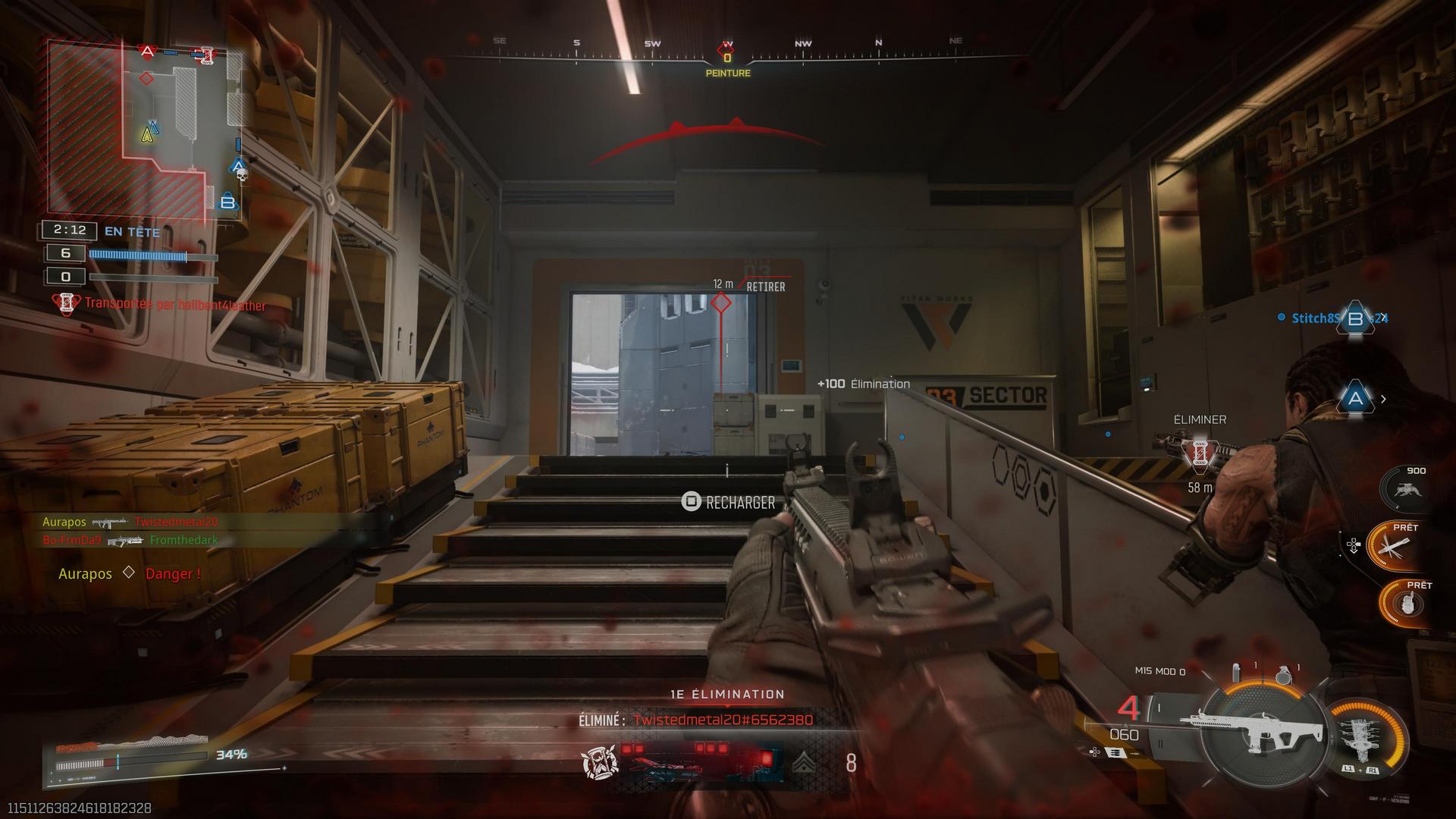
Task: Click the M15 MOD 0 weapon icon
Action: tap(1259, 732)
